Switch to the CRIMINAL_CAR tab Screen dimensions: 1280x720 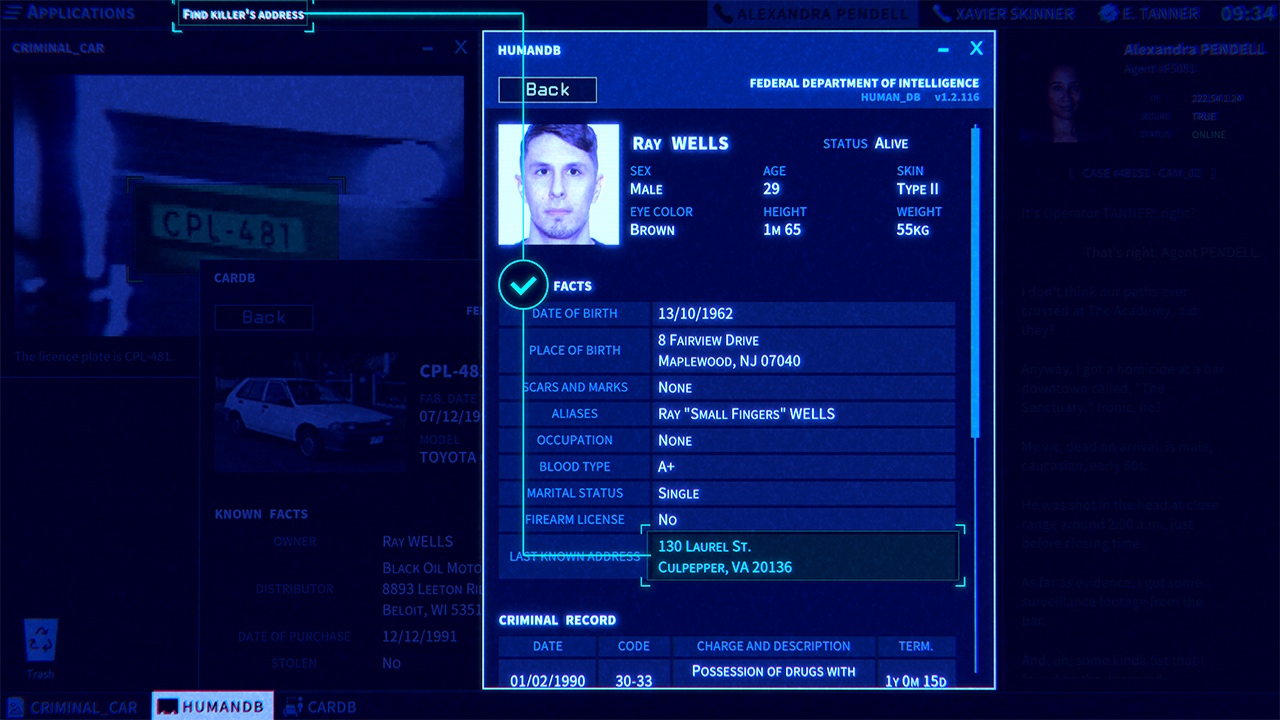[x=84, y=707]
